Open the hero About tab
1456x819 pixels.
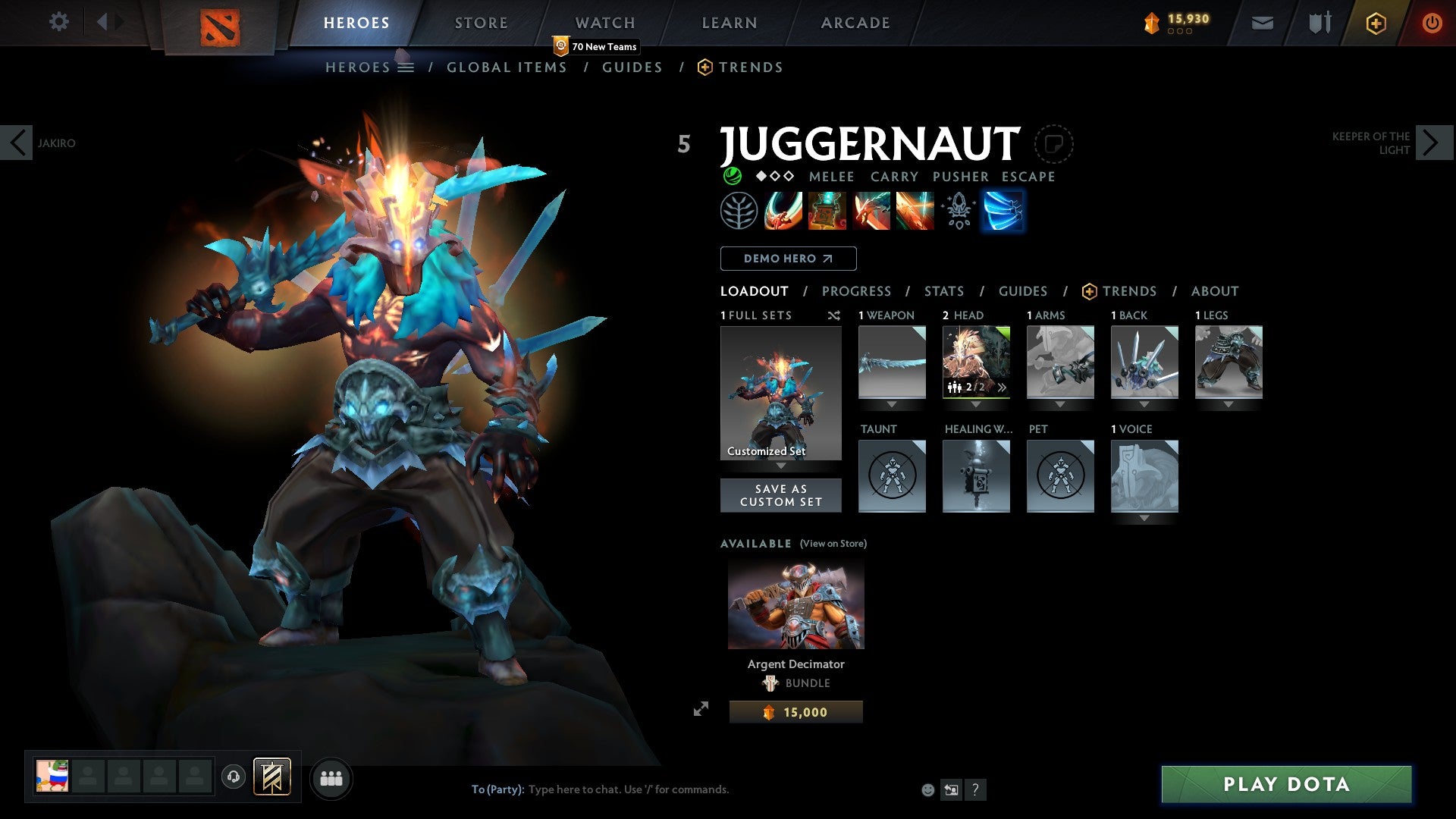tap(1214, 291)
